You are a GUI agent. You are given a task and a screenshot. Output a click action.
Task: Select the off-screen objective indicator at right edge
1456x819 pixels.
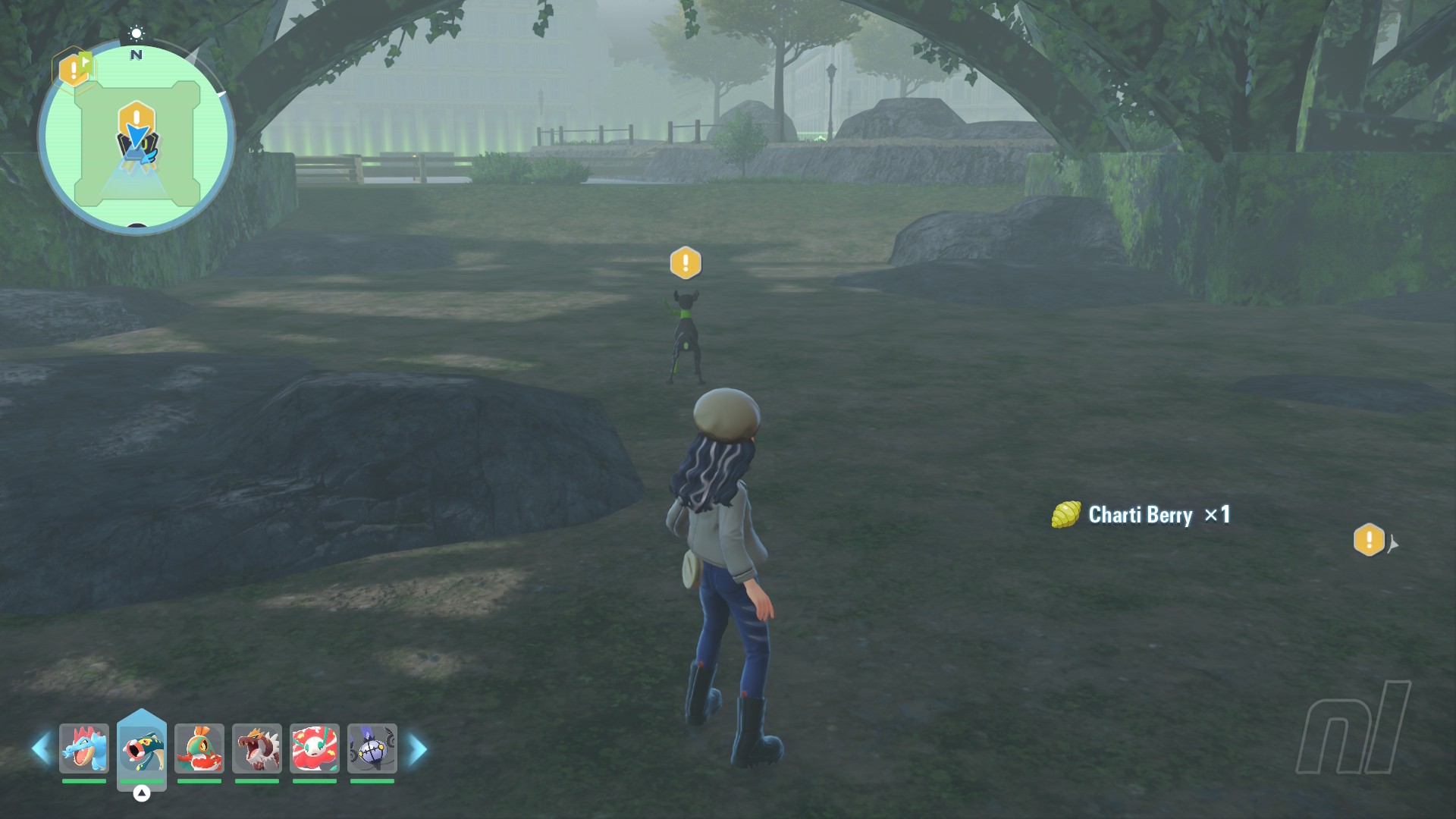tap(1370, 541)
